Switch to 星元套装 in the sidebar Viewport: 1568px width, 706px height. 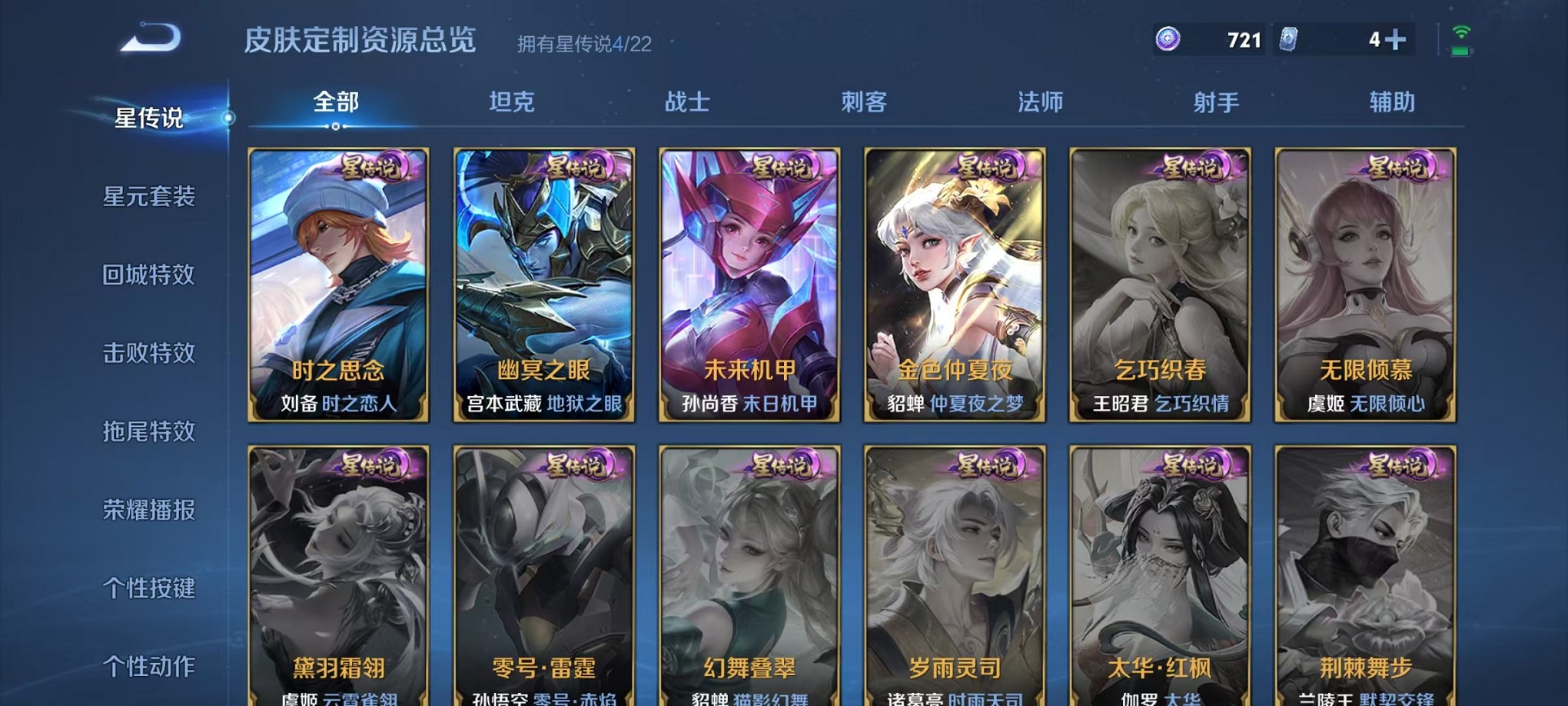(151, 197)
